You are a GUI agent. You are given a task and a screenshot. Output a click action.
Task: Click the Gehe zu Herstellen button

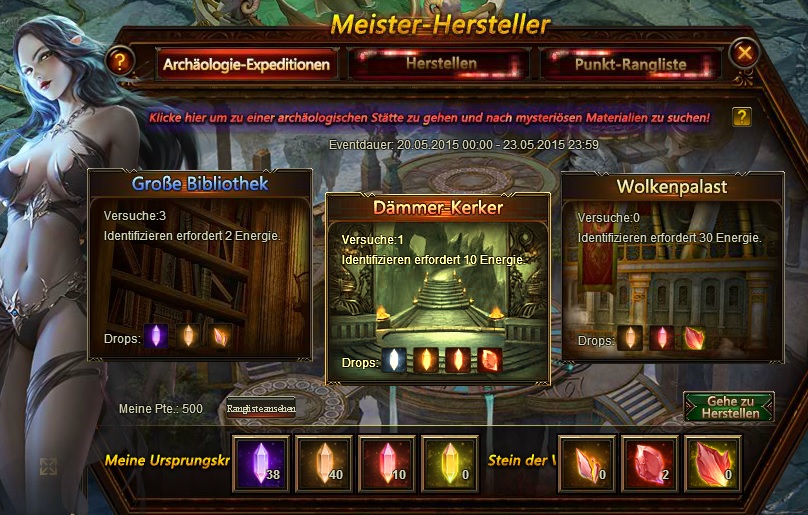click(x=729, y=407)
